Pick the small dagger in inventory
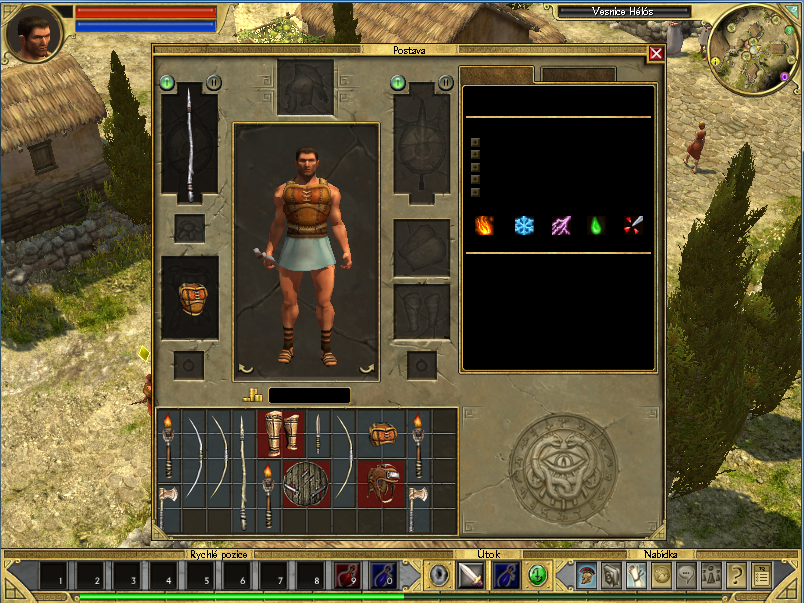Image resolution: width=804 pixels, height=603 pixels. point(319,434)
